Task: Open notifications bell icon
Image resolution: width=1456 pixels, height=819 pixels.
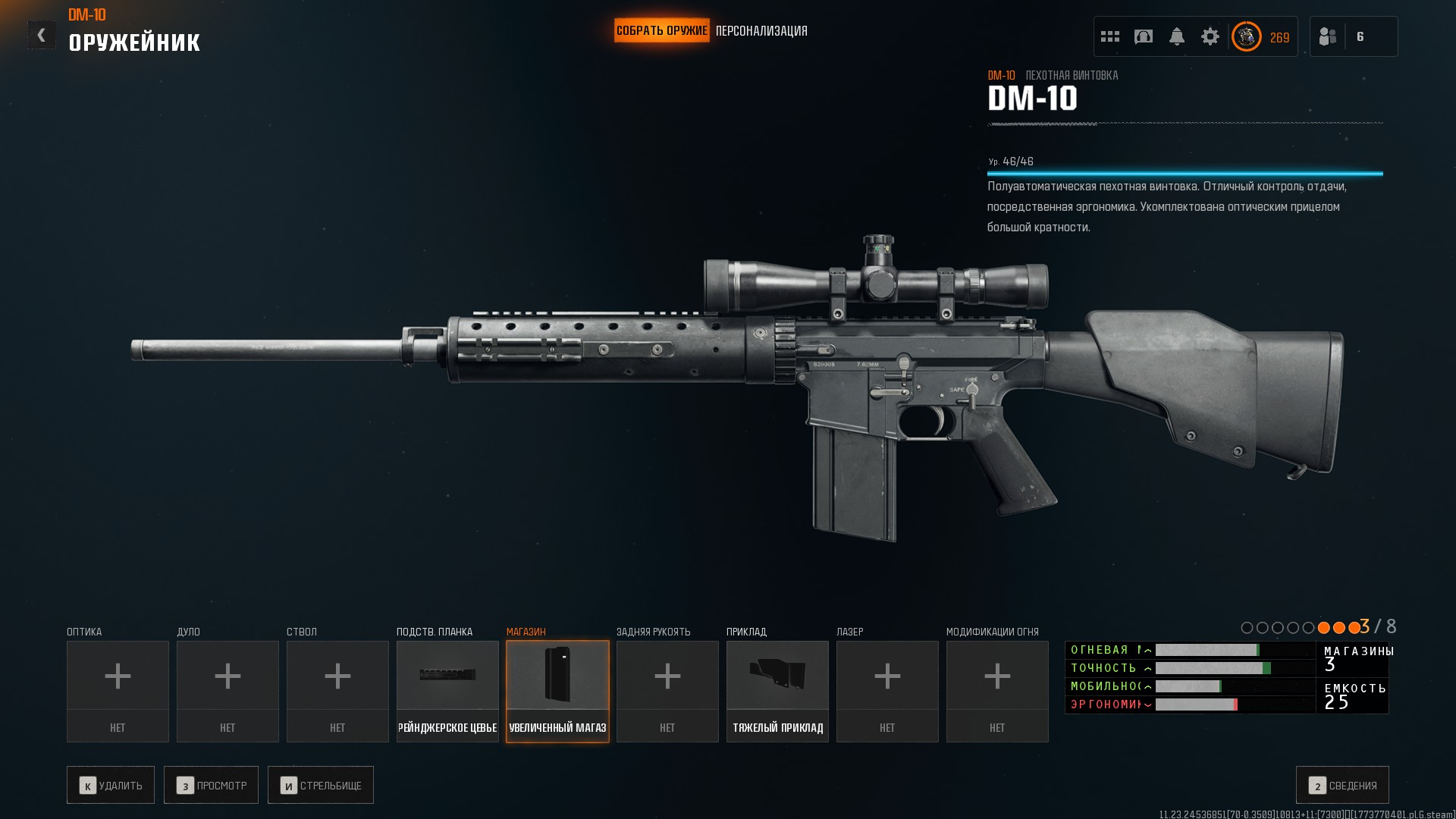Action: coord(1177,36)
